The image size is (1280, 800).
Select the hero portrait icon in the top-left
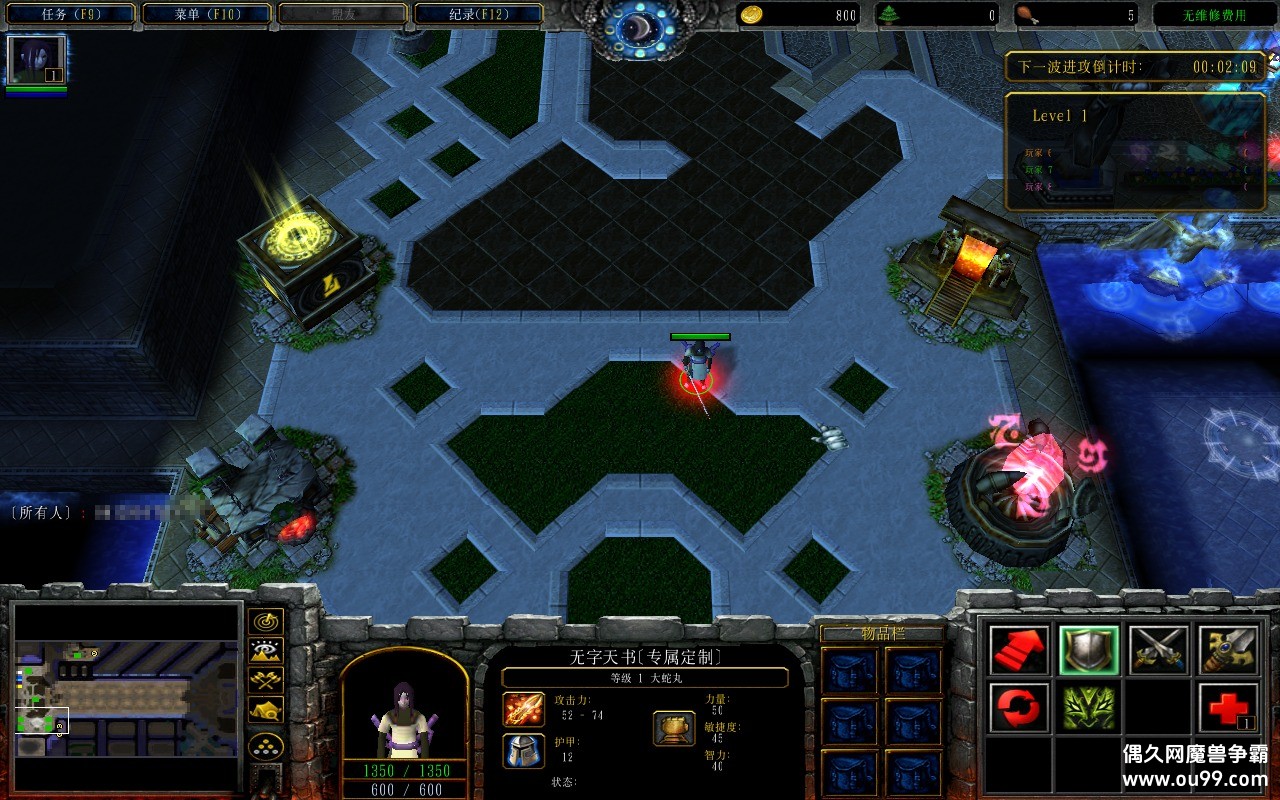[x=37, y=59]
